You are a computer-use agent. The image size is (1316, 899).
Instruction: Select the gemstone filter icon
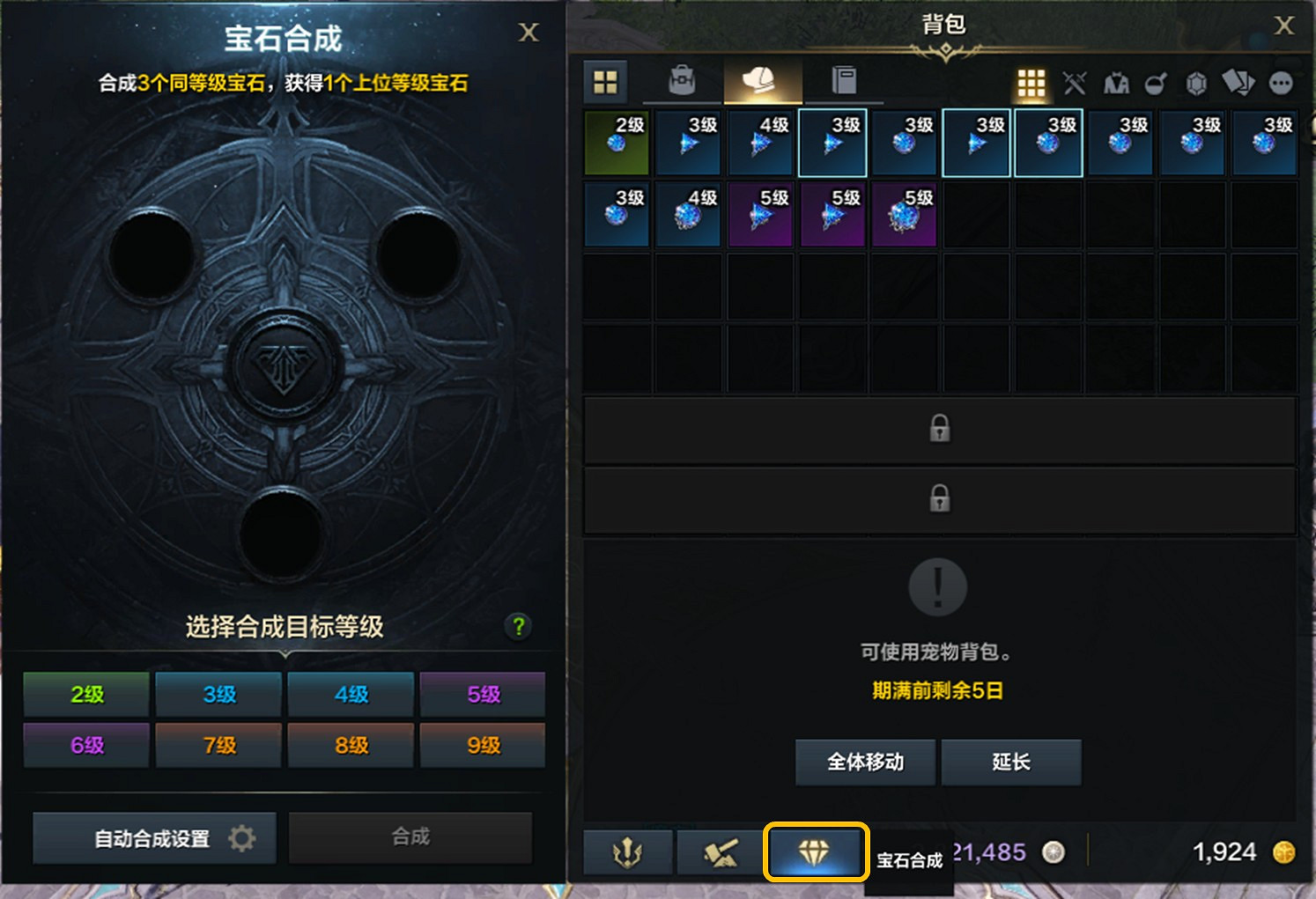click(1195, 83)
